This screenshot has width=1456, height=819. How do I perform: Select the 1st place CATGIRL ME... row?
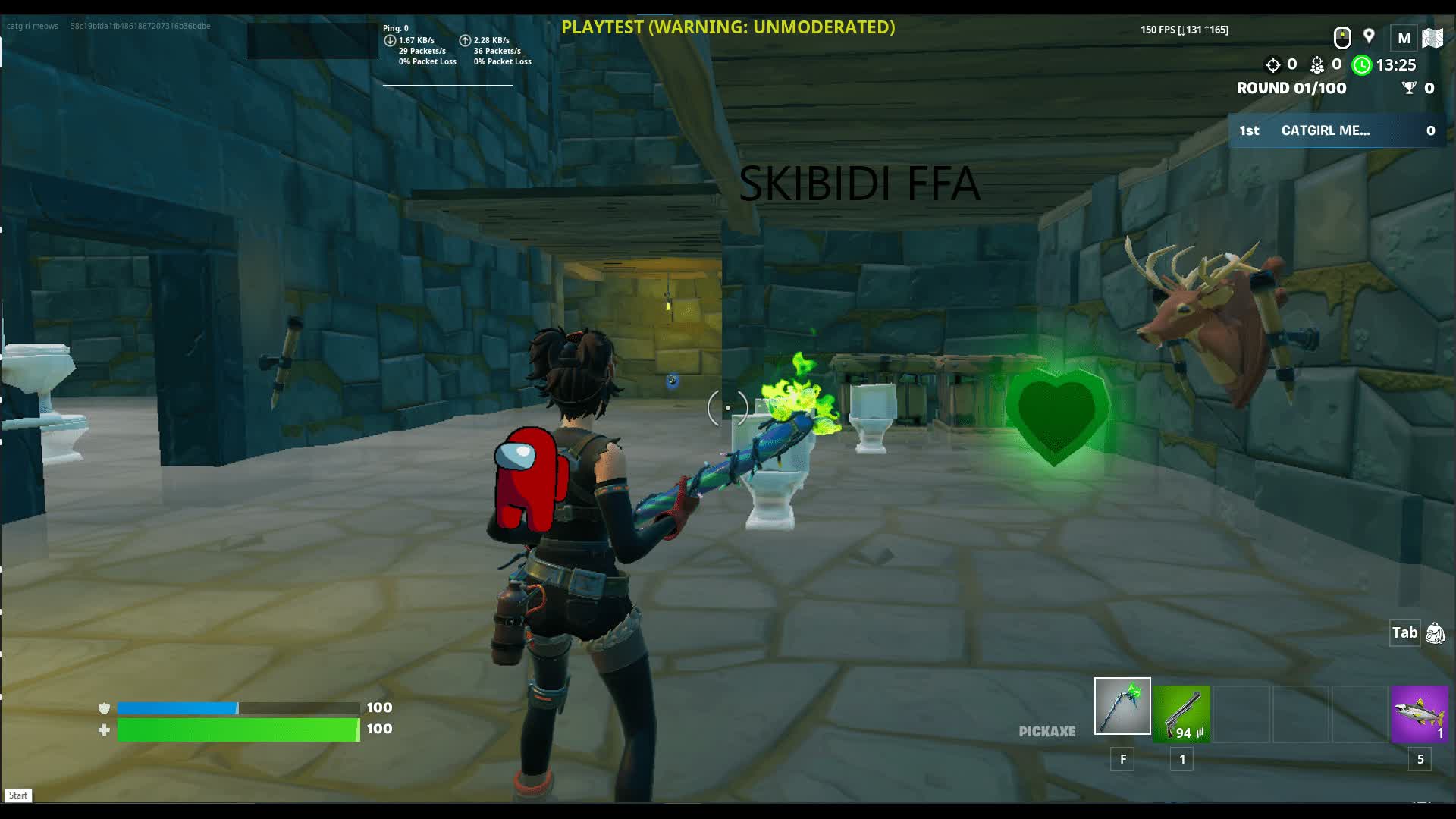(x=1337, y=130)
